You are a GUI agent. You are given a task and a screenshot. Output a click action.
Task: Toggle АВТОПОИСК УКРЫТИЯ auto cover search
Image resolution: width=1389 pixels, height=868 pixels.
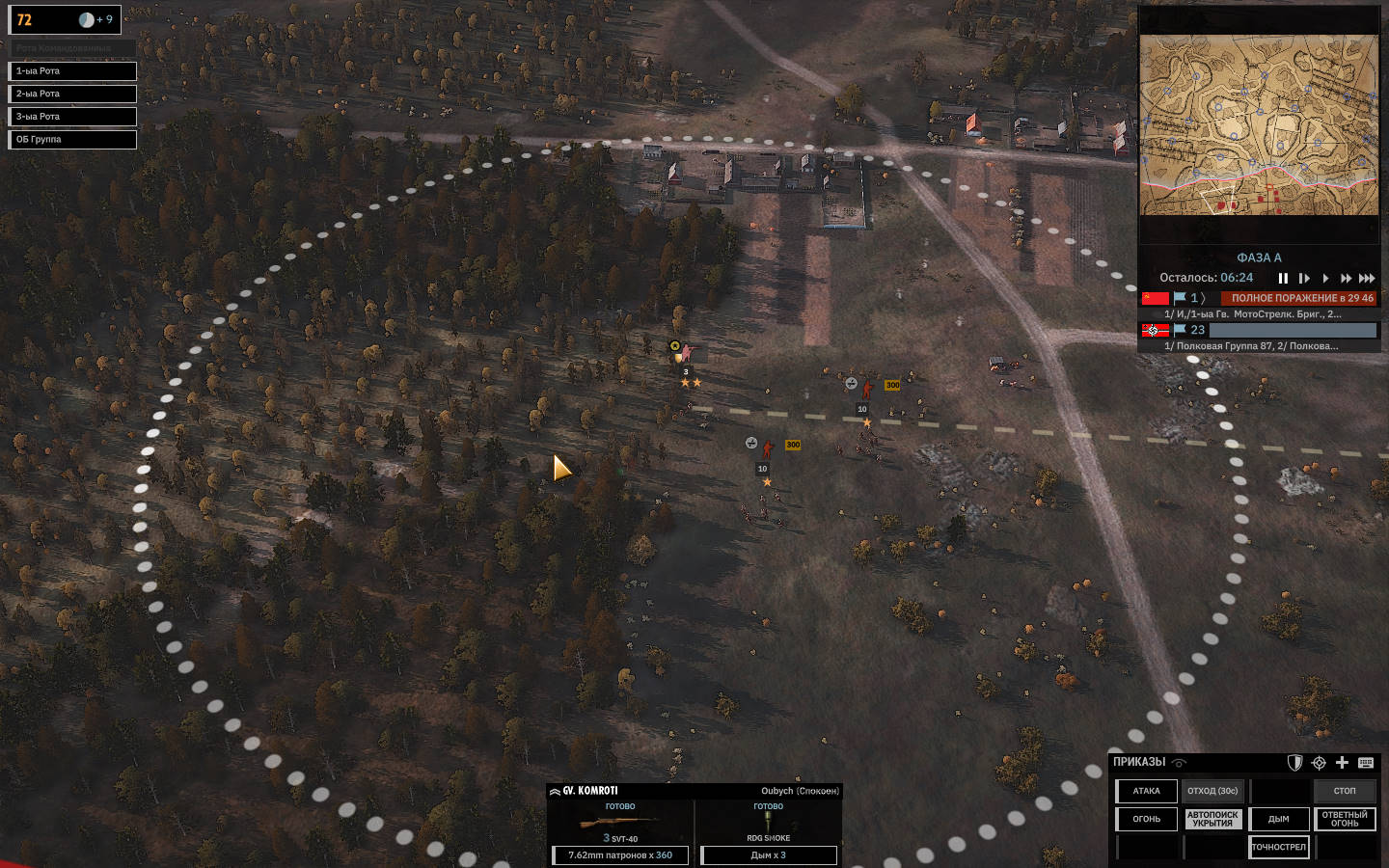click(x=1212, y=819)
